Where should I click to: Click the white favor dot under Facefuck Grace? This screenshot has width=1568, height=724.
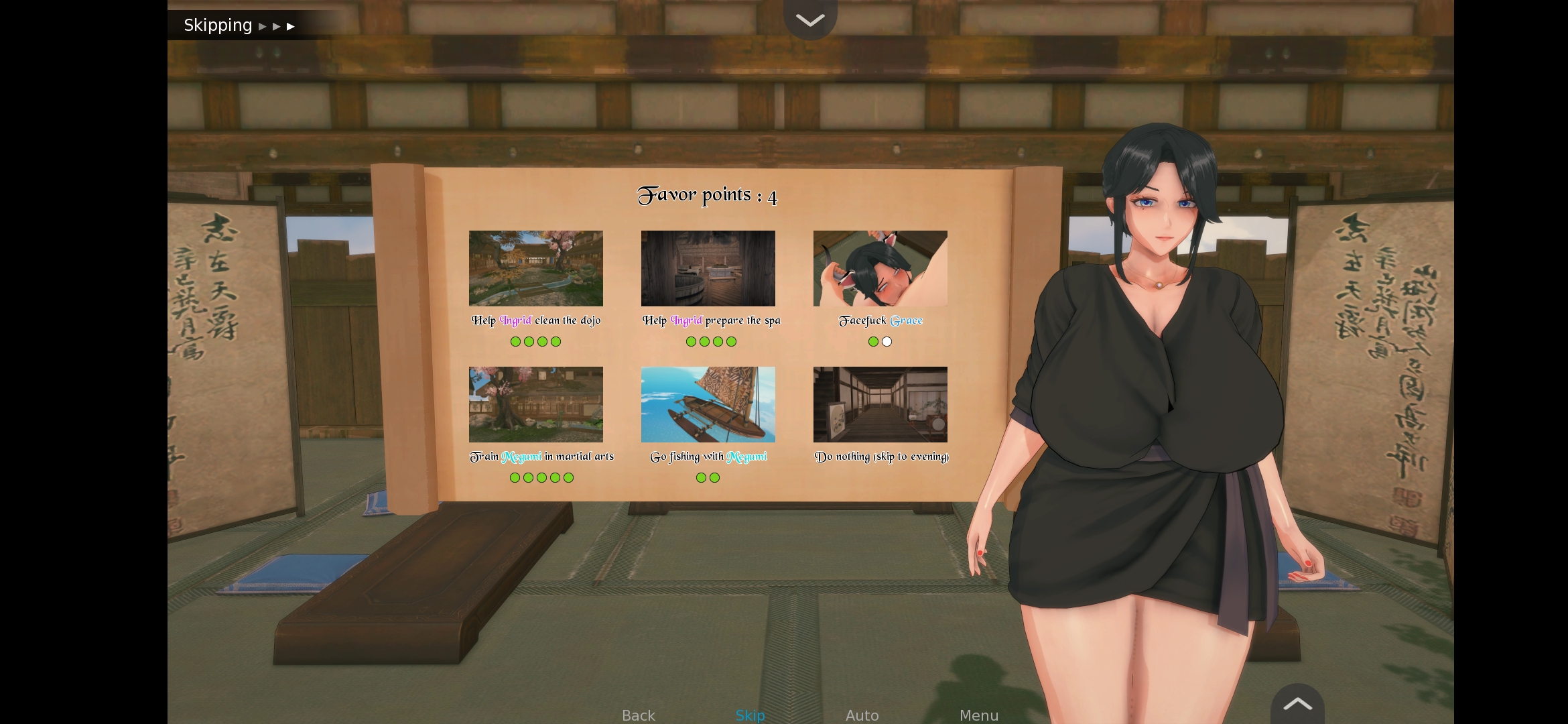pyautogui.click(x=887, y=341)
